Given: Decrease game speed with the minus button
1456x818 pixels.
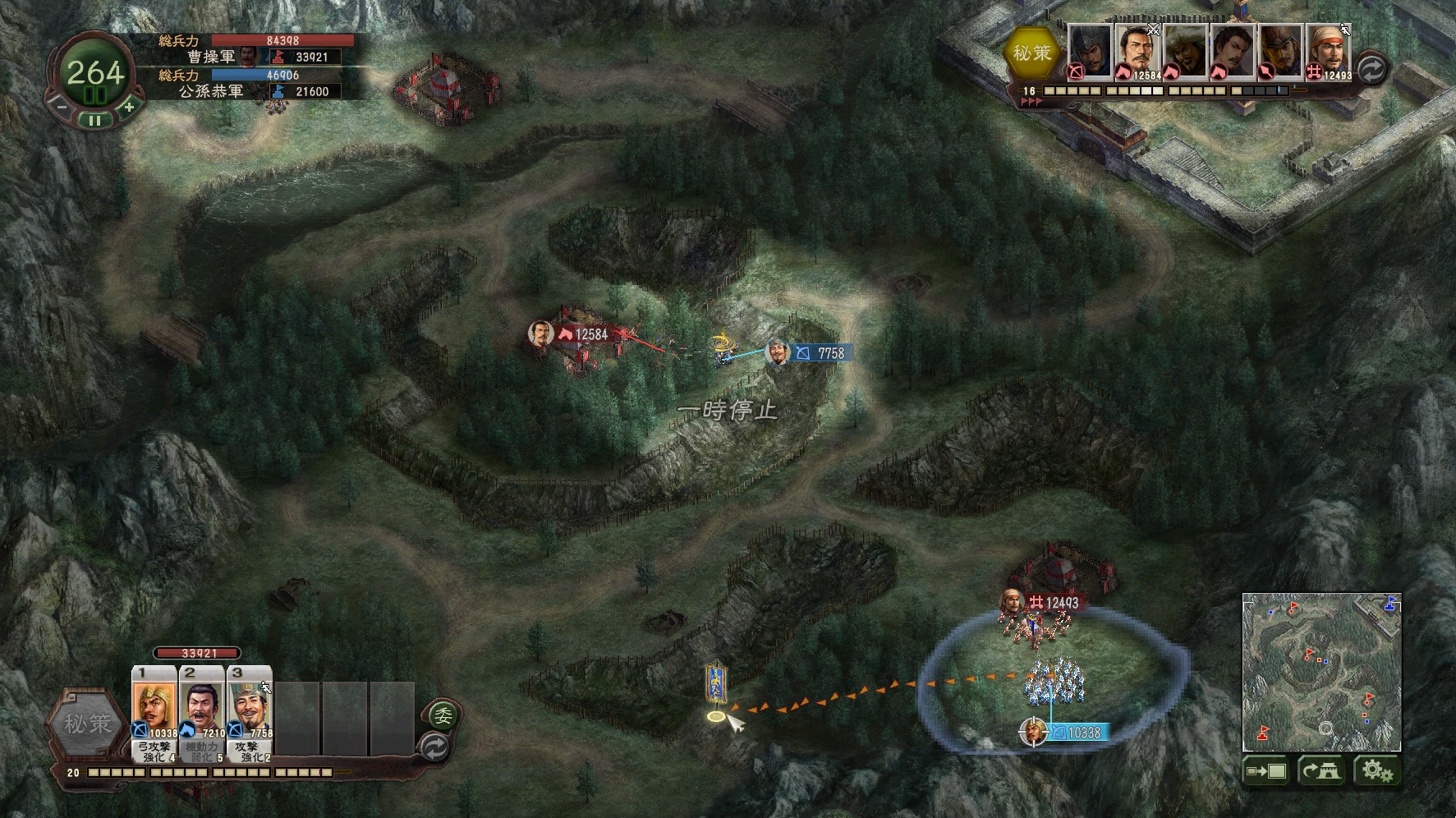Looking at the screenshot, I should (62, 105).
